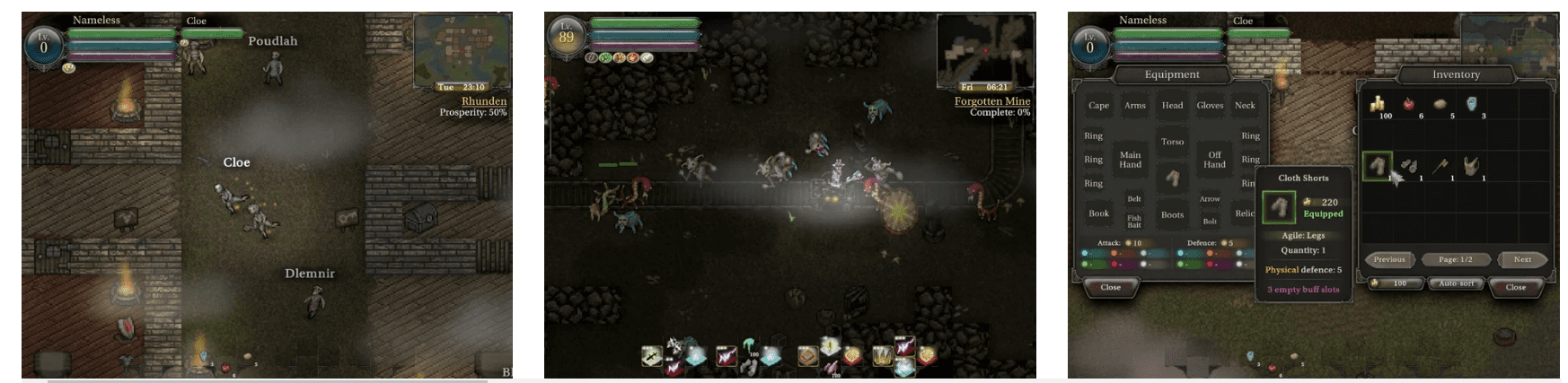
Task: Select the Off Hand equipment slot
Action: click(1214, 160)
